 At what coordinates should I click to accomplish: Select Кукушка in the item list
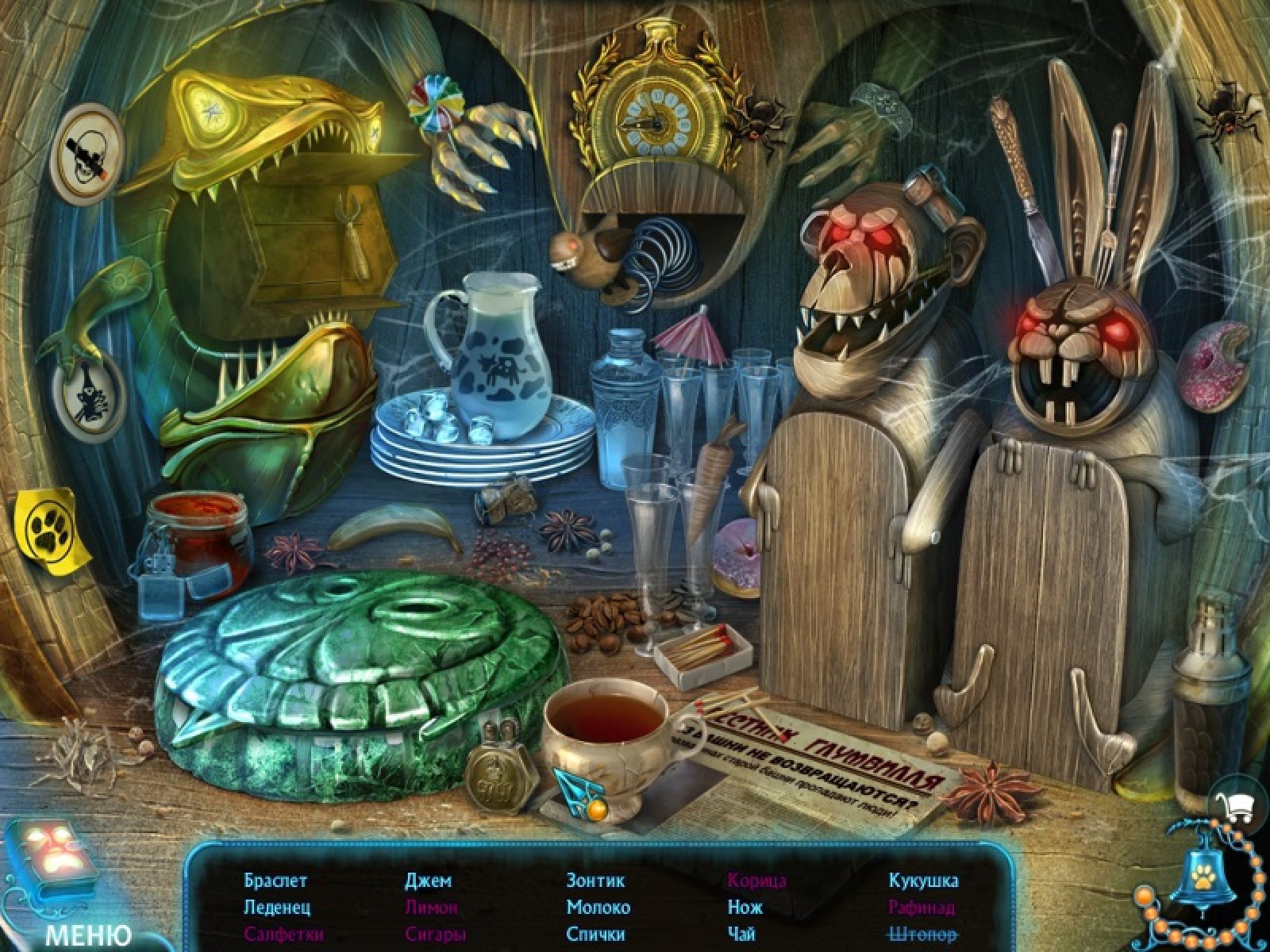[x=923, y=881]
